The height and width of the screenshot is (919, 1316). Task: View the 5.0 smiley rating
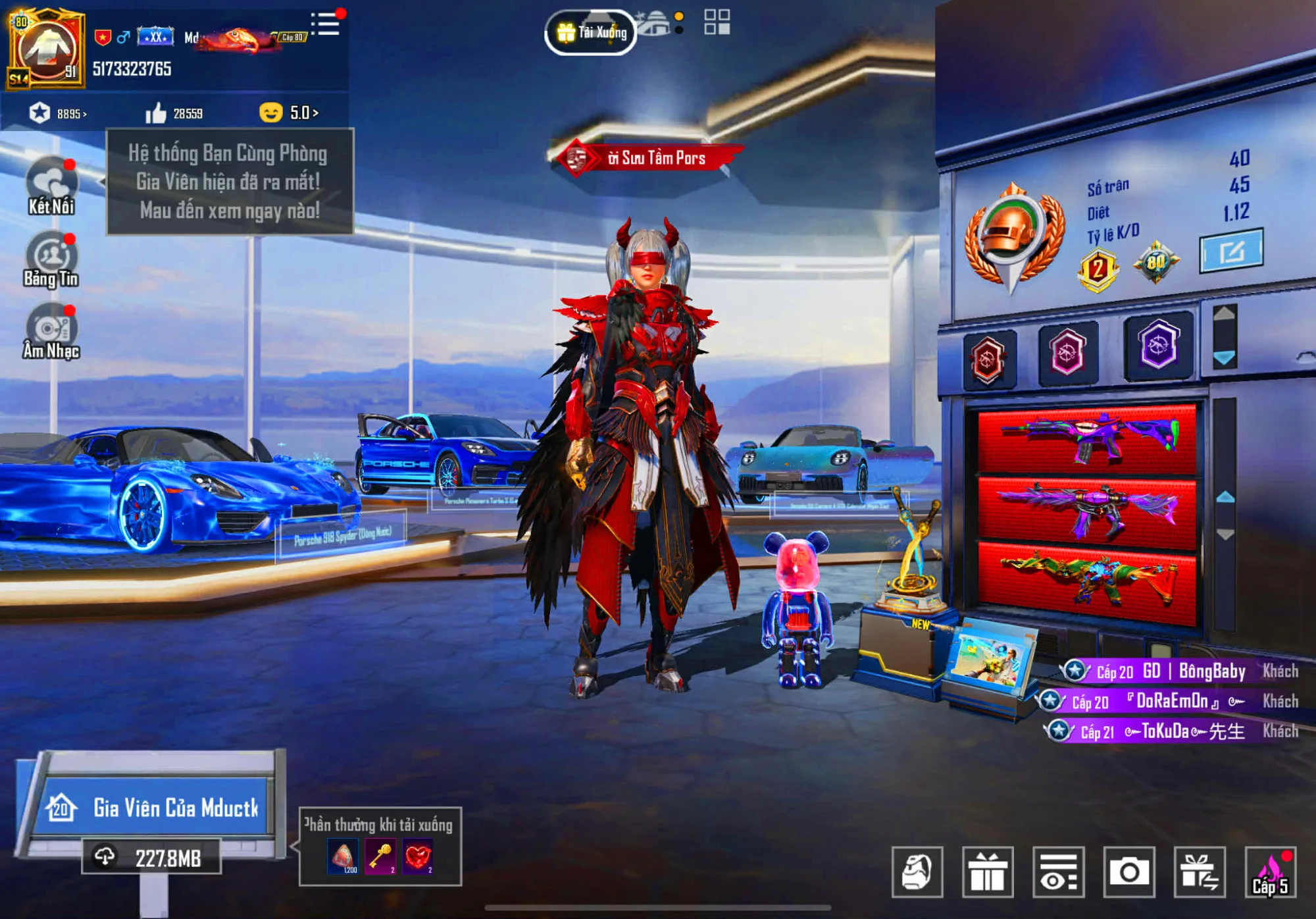tap(290, 113)
